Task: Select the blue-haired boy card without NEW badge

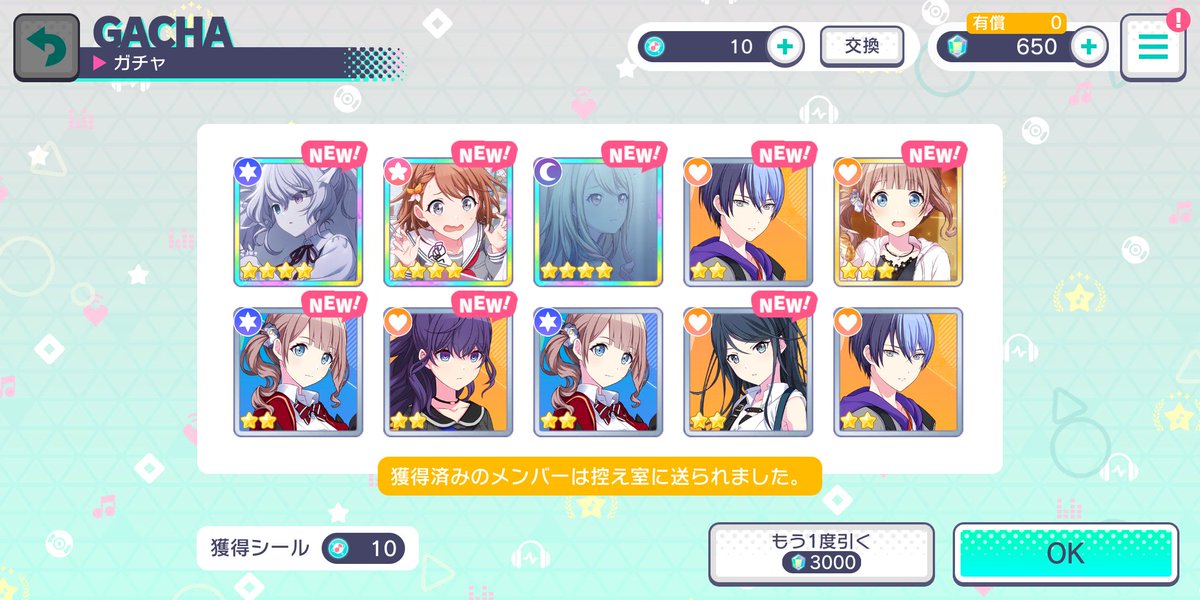Action: pos(897,372)
